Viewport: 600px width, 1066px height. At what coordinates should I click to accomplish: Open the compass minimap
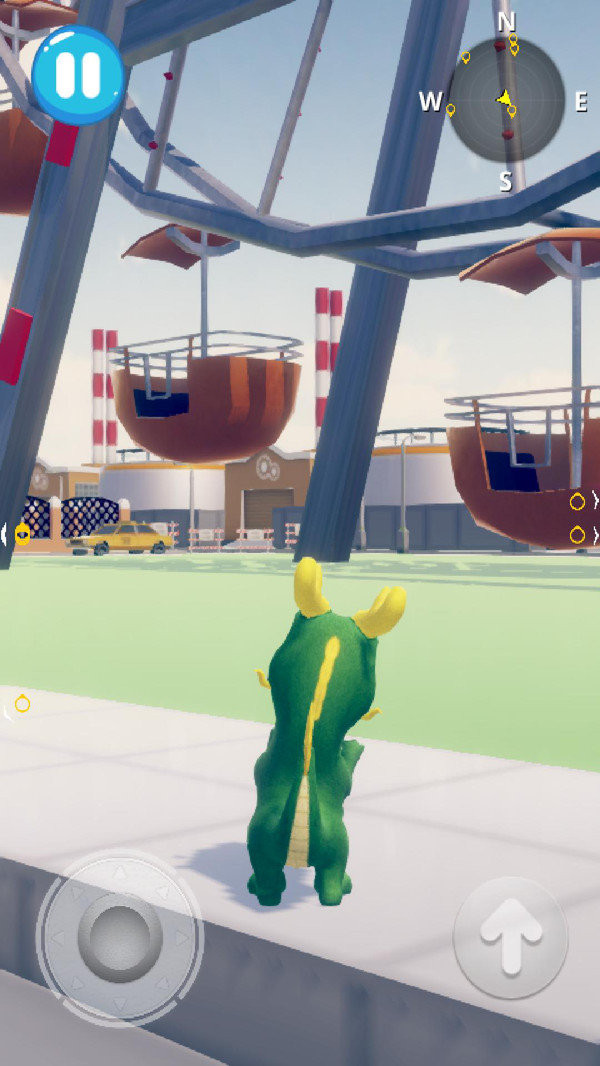point(506,100)
